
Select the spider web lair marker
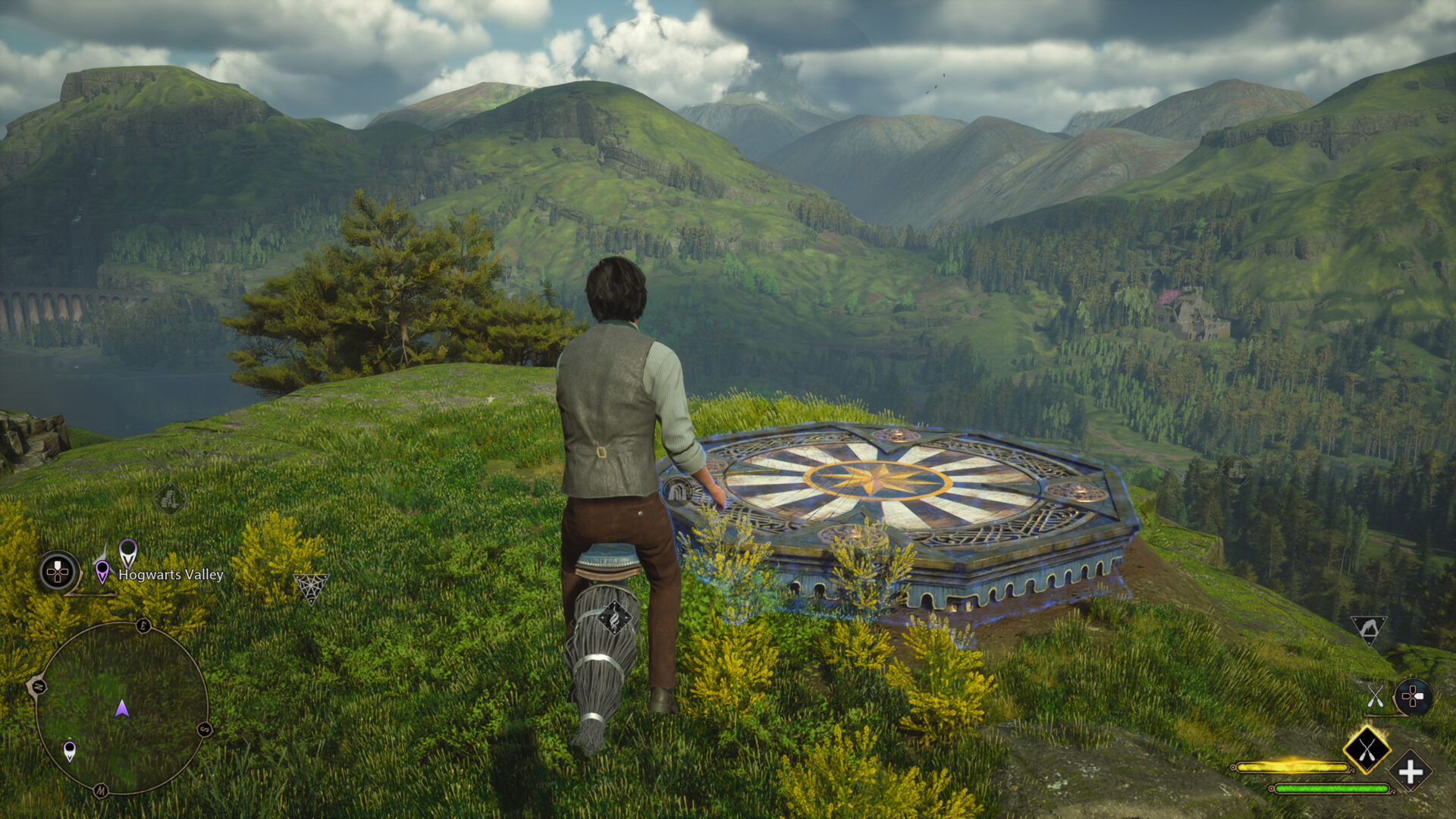point(311,587)
